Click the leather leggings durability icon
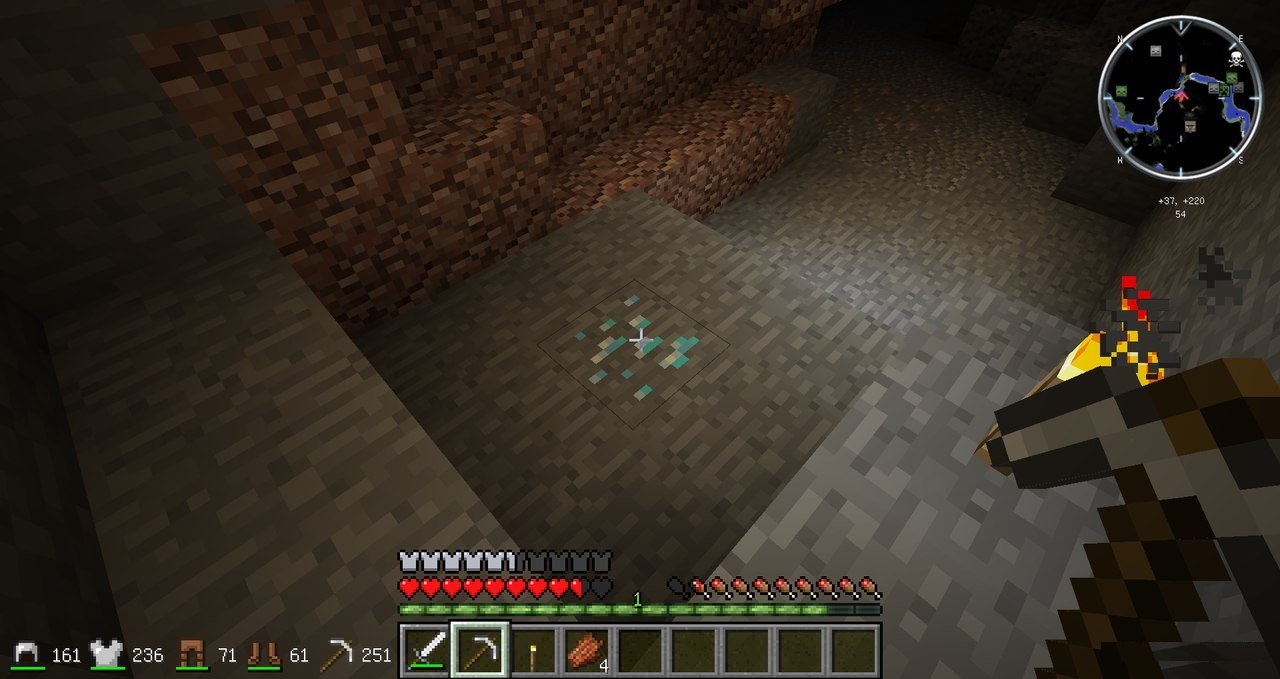Image resolution: width=1280 pixels, height=679 pixels. [x=191, y=655]
